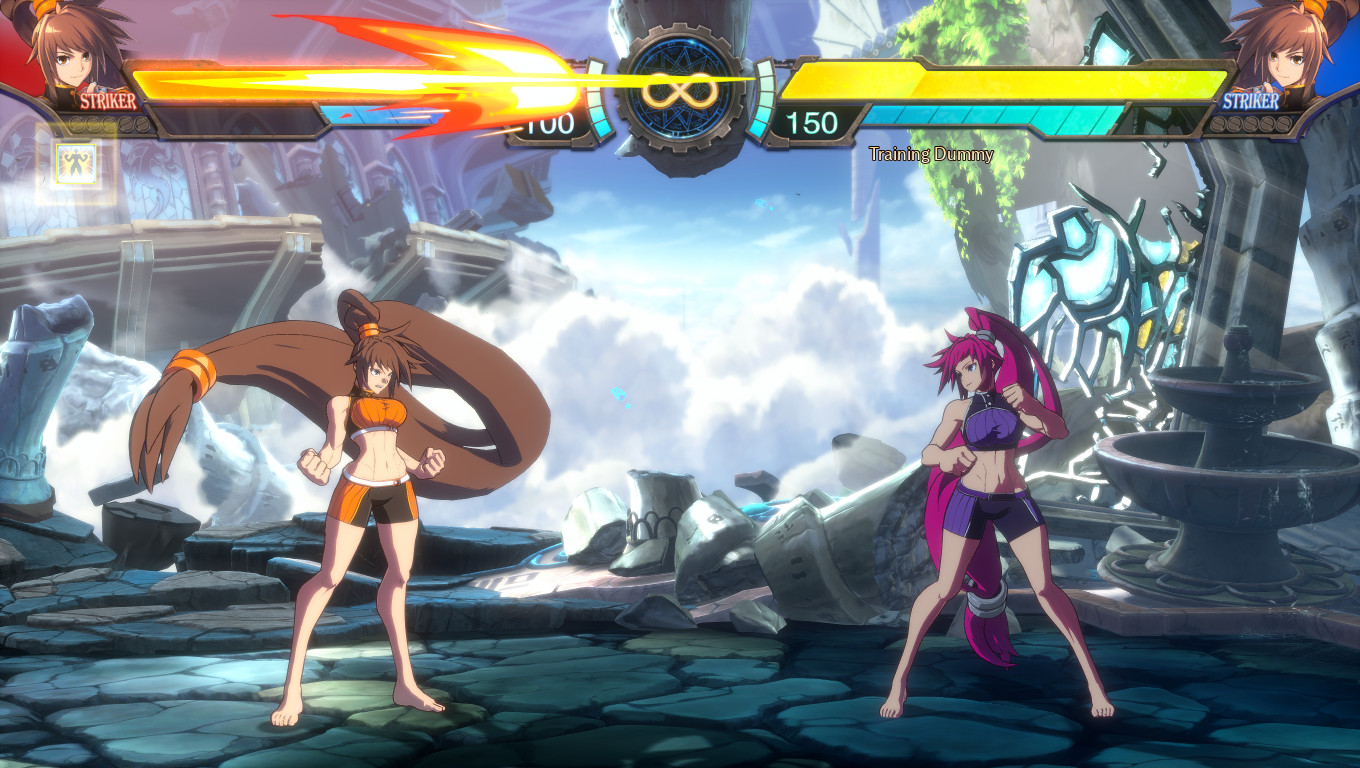Screen dimensions: 1360x768
Task: Click the right STRIKER nameplate
Action: click(x=1250, y=100)
